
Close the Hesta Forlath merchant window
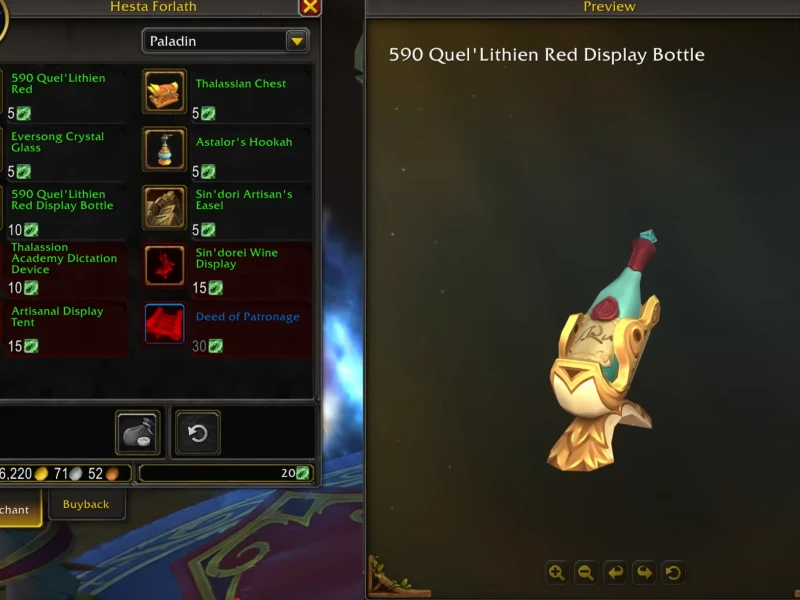tap(310, 7)
